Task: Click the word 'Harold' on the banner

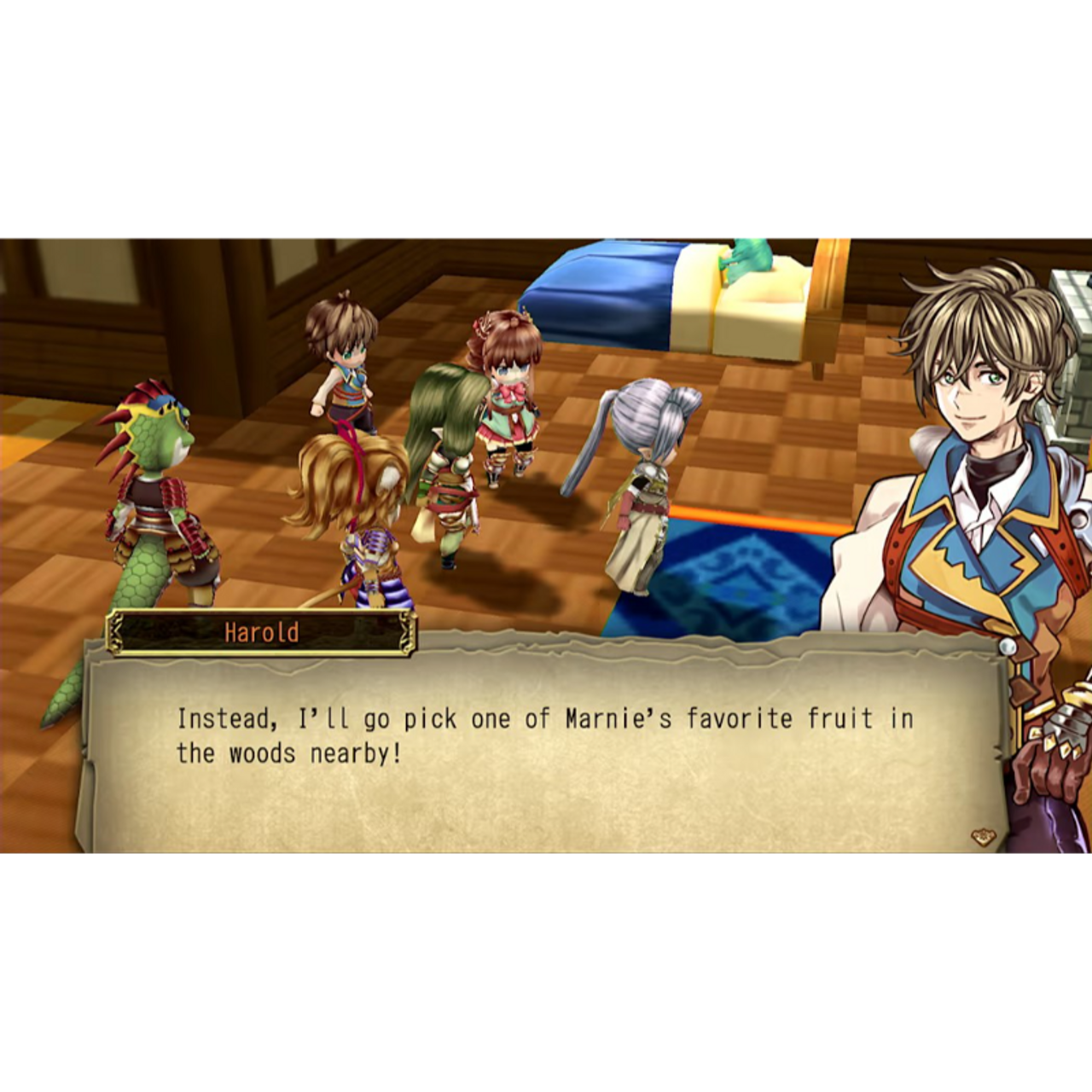Action: pyautogui.click(x=260, y=633)
